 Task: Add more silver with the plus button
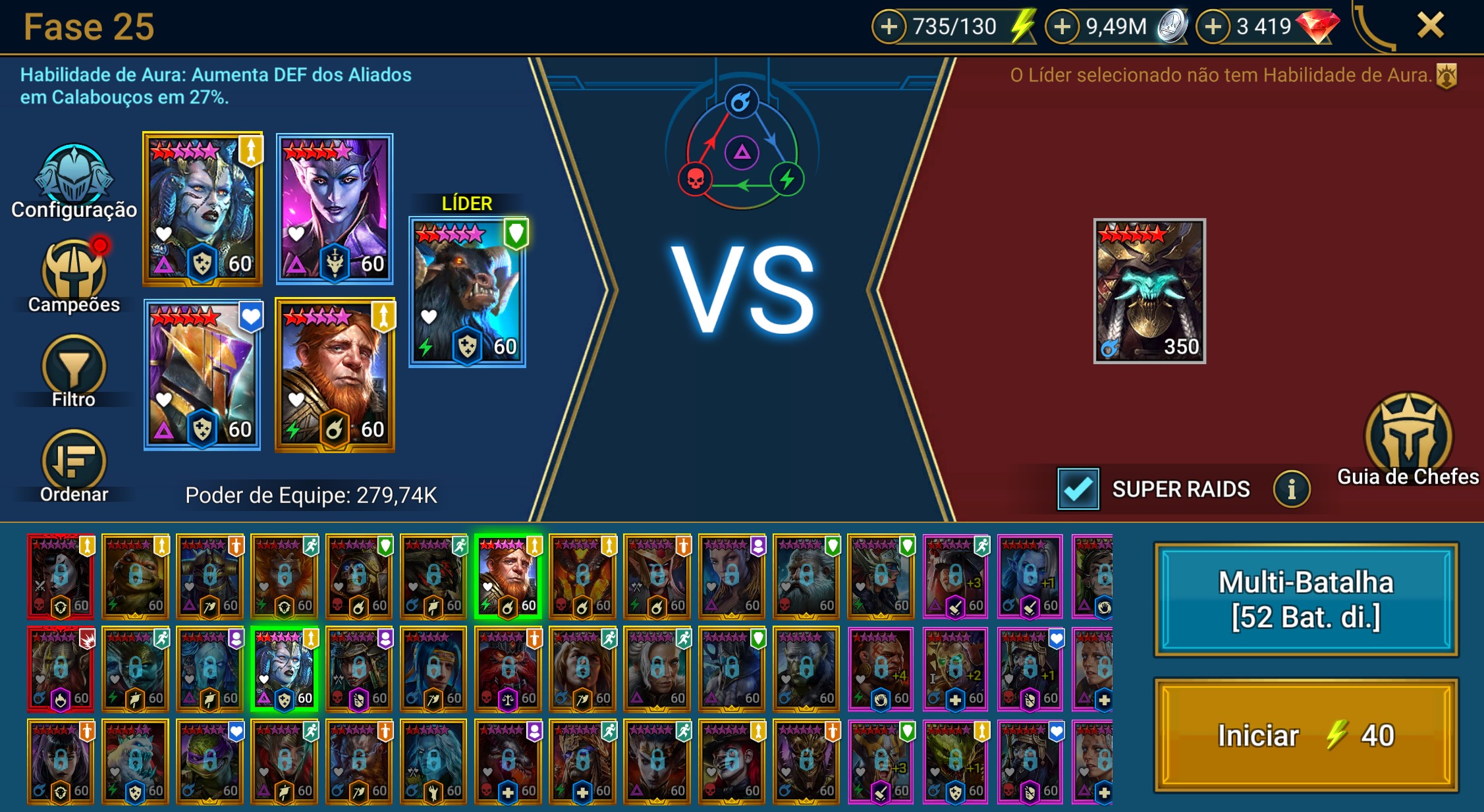click(1062, 27)
